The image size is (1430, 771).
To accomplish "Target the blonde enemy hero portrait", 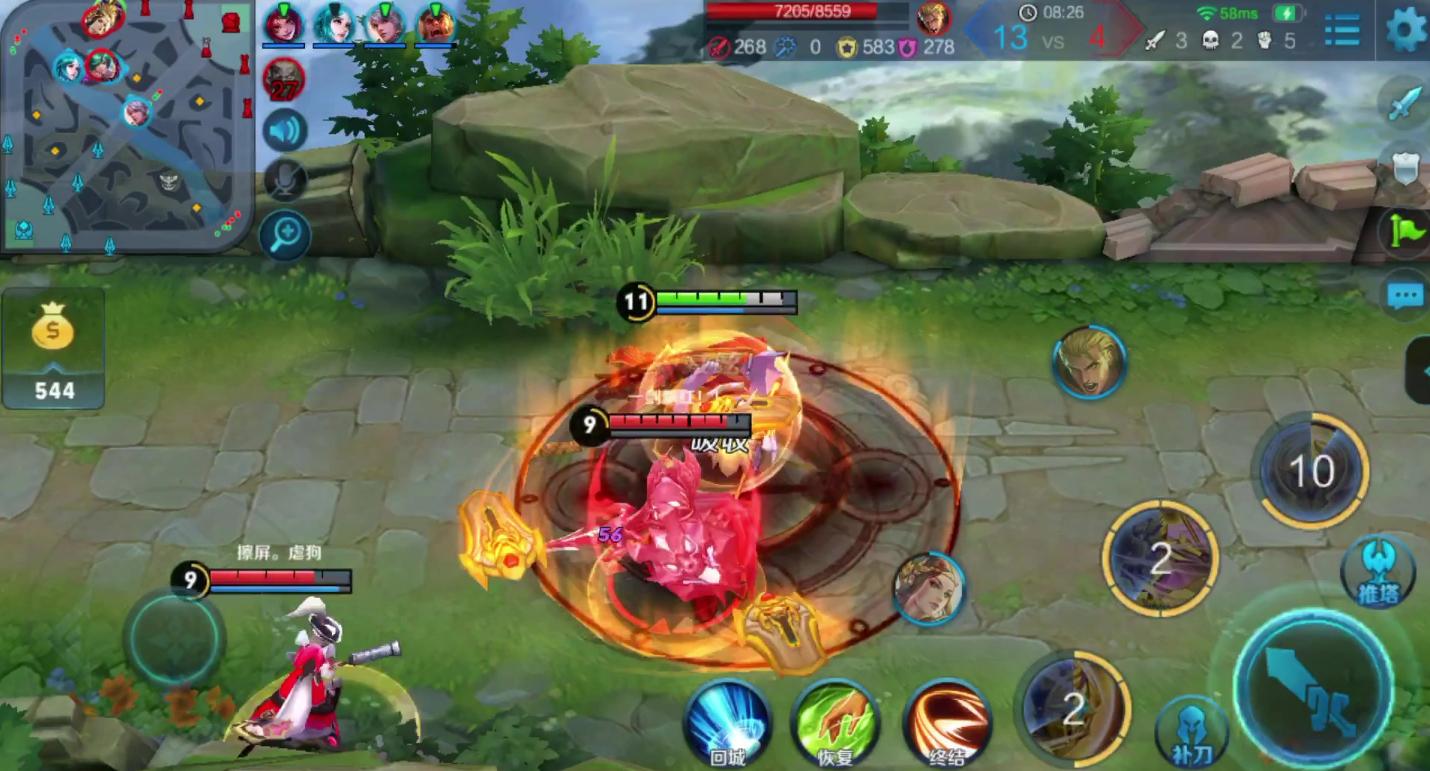I will pos(1089,361).
